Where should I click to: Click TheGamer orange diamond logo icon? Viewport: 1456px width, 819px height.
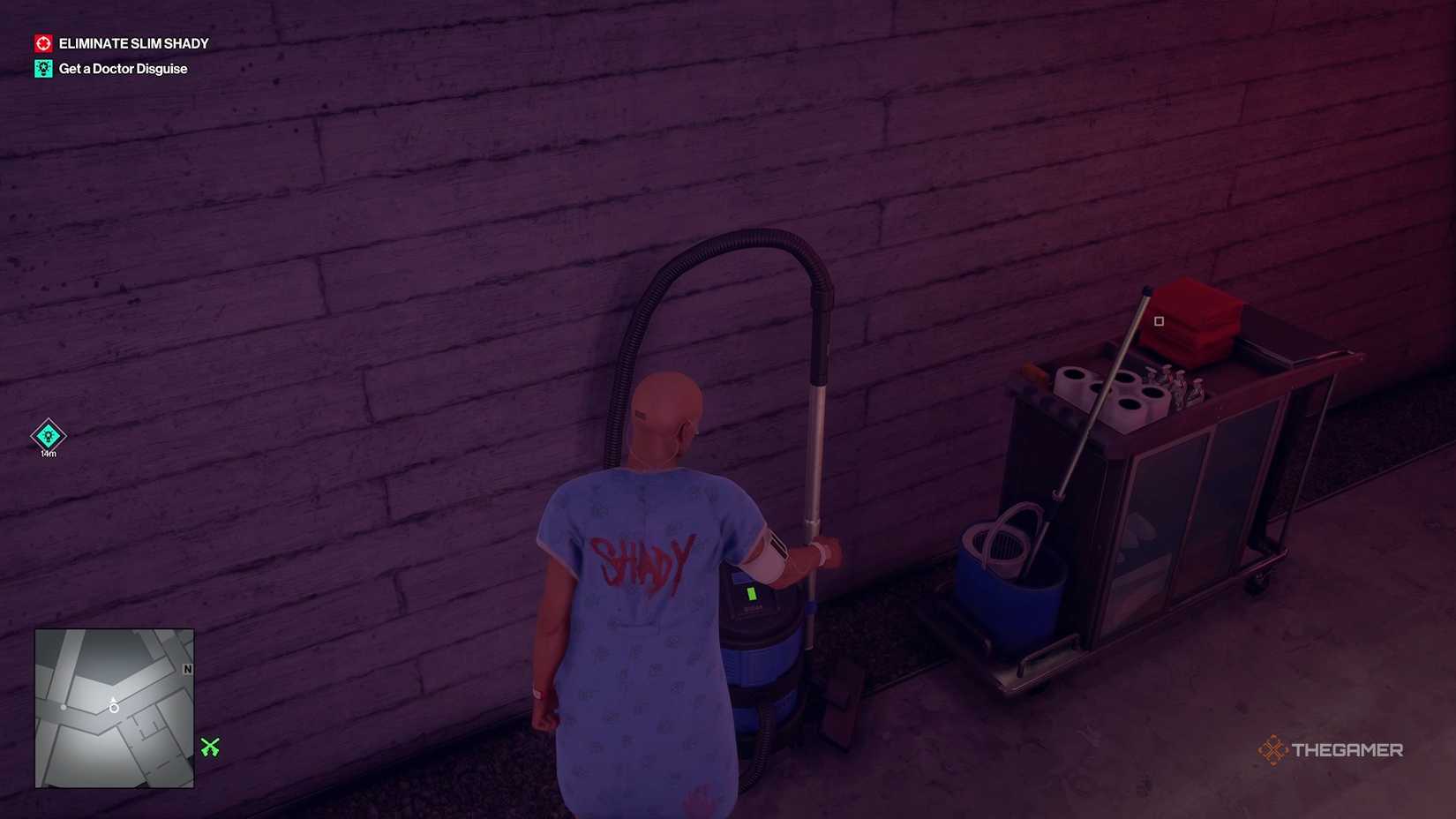[x=1272, y=750]
